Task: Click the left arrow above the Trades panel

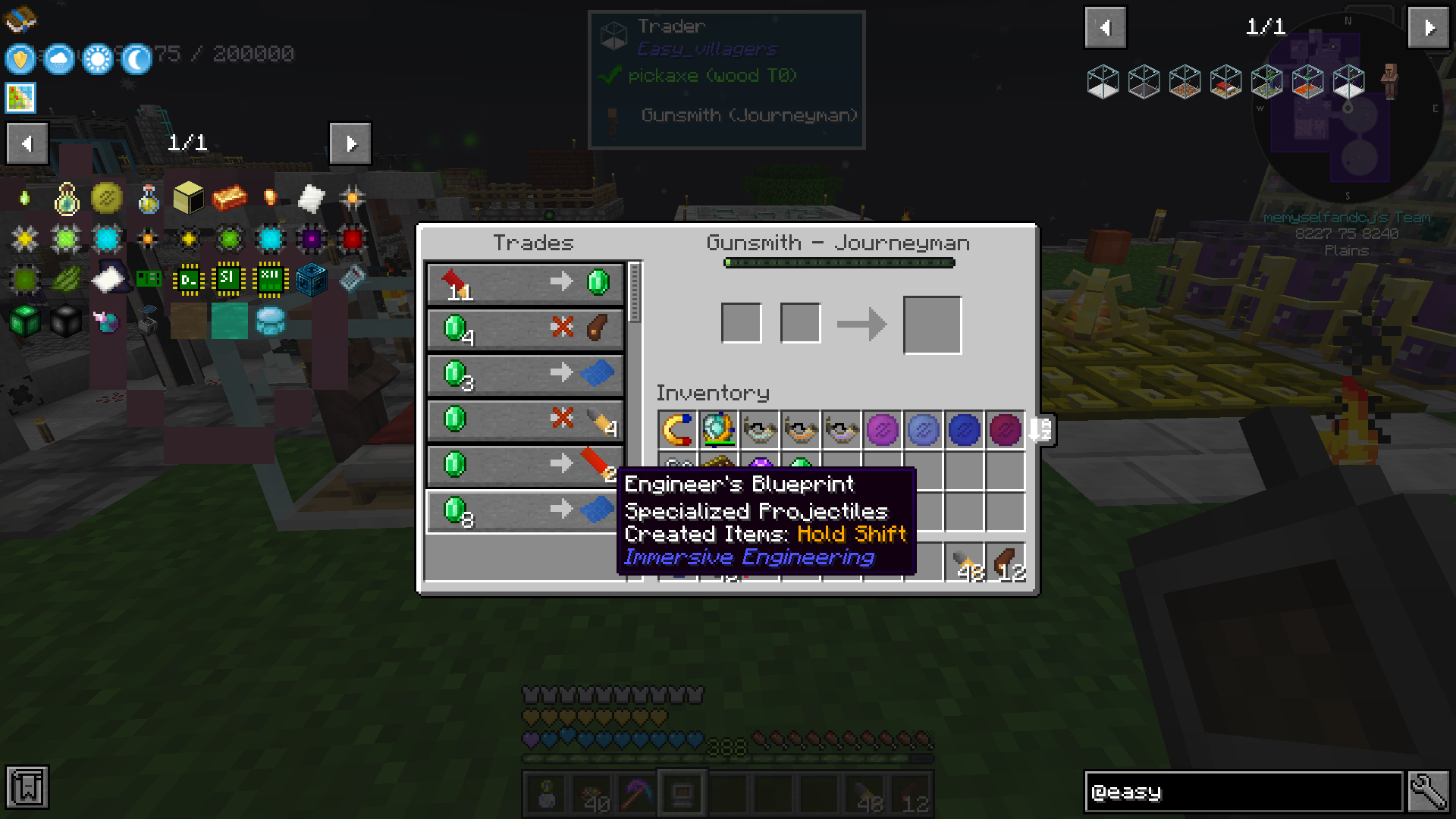Action: [27, 143]
